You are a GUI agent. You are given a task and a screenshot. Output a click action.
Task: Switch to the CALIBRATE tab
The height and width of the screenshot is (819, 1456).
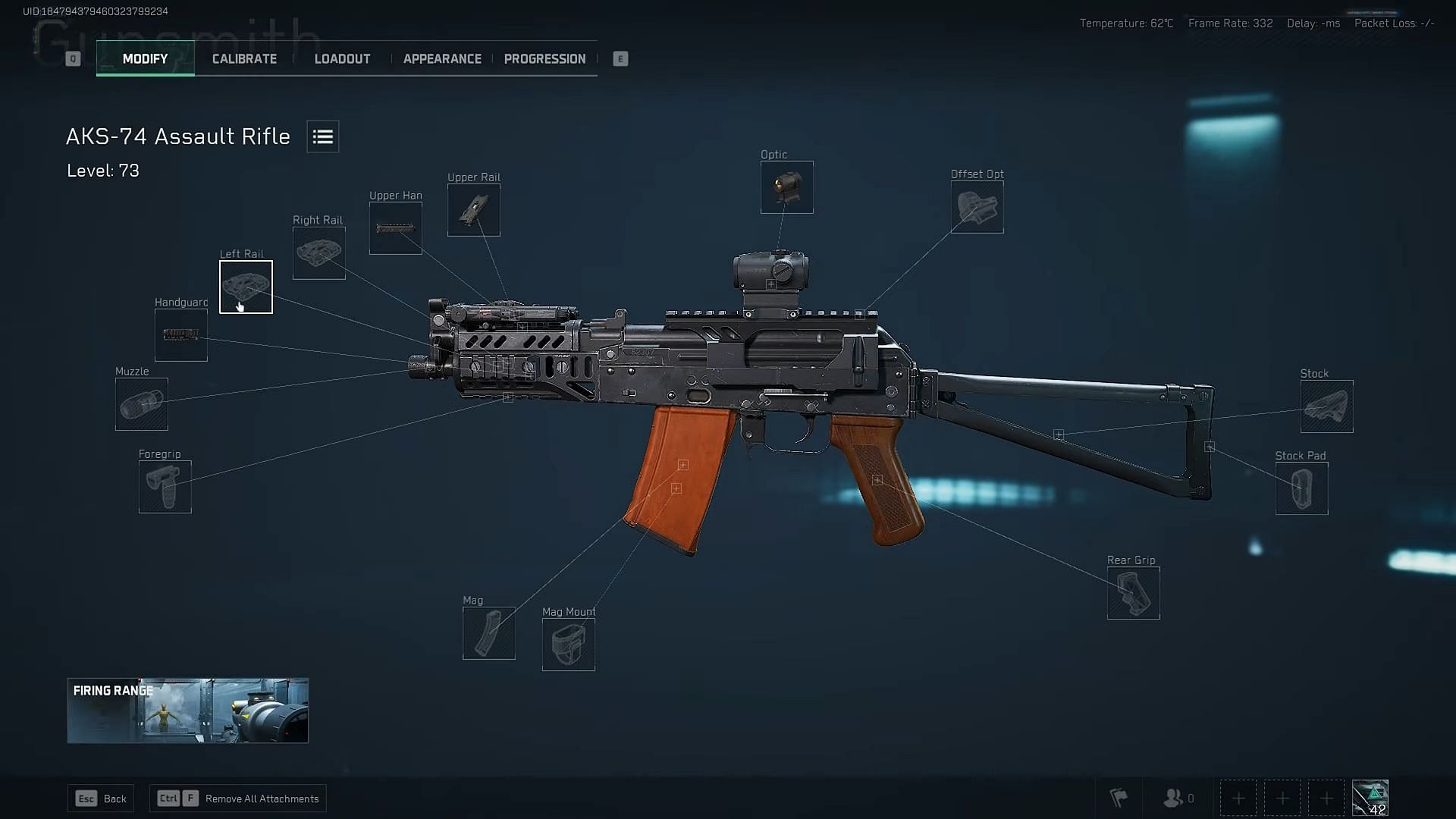pos(243,58)
